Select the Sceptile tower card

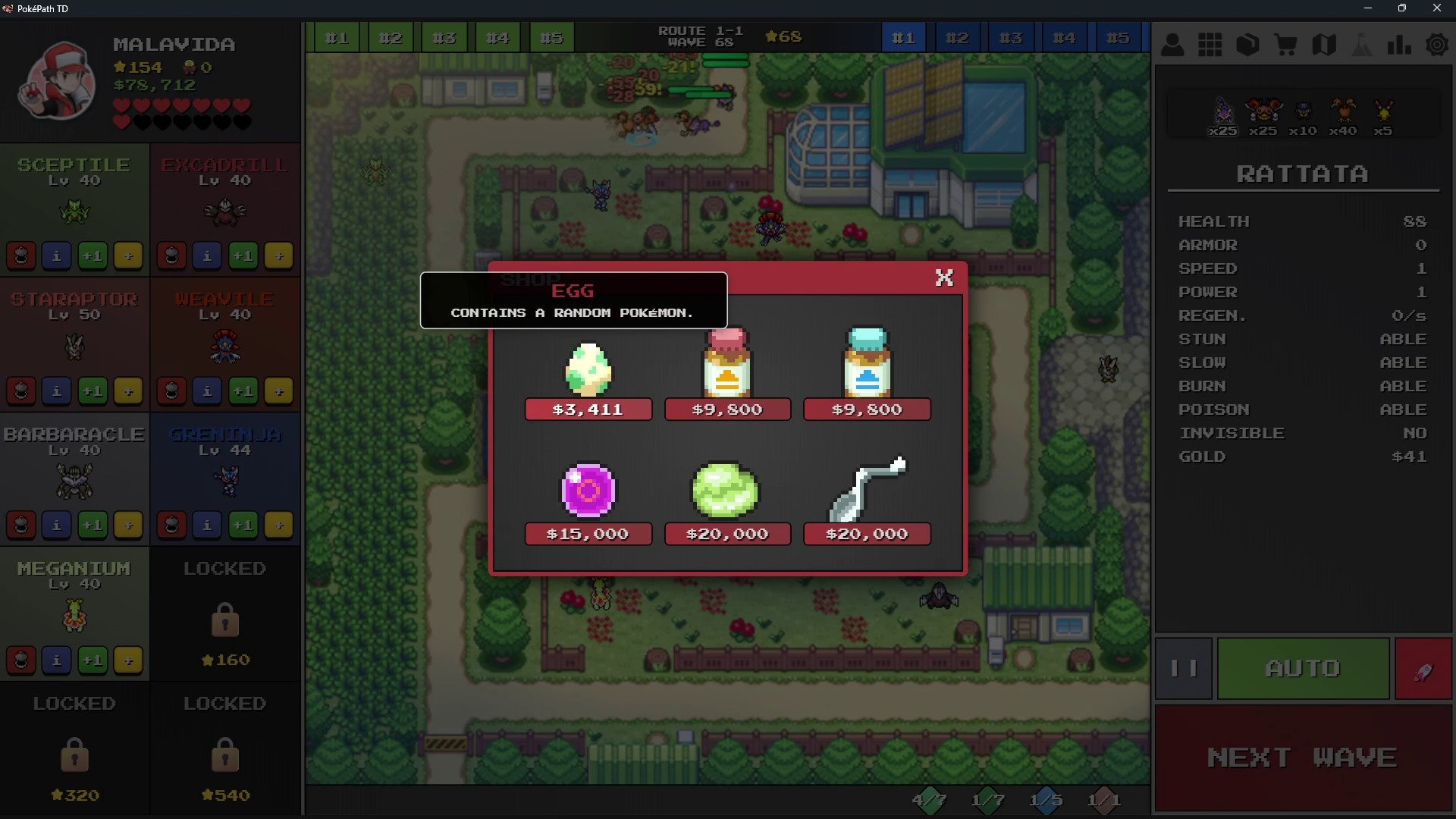click(x=74, y=196)
